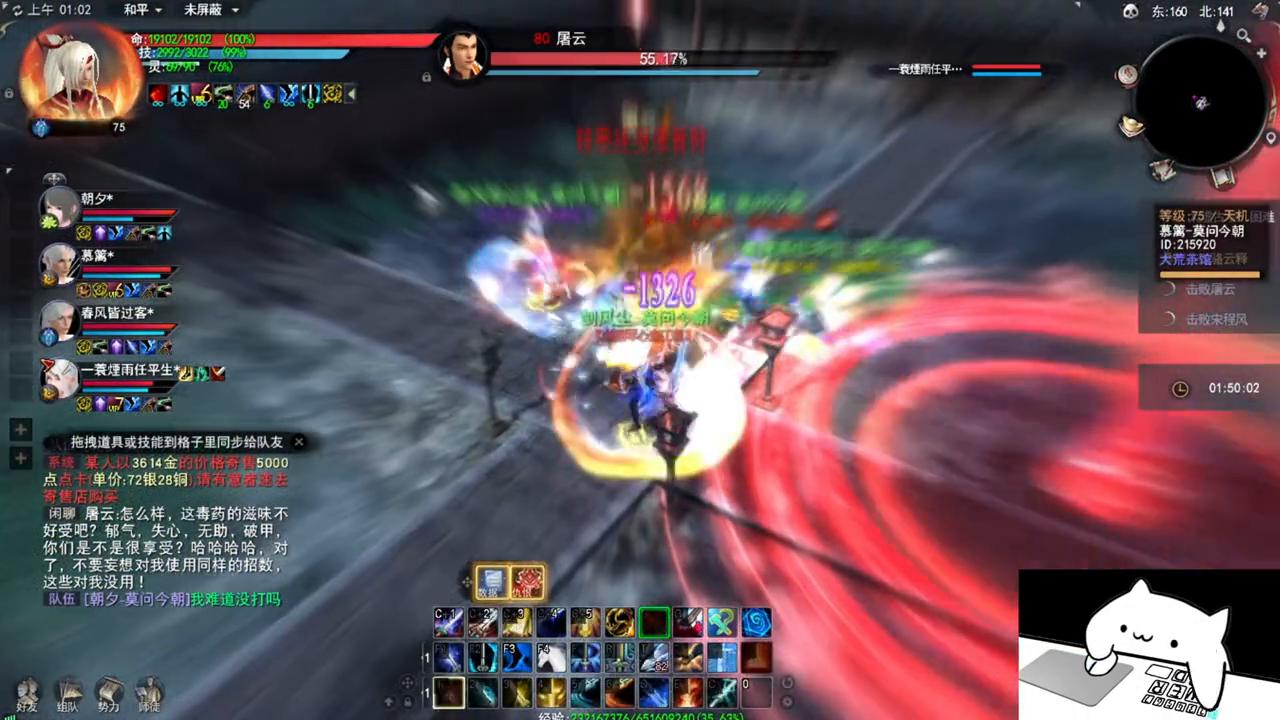
Task: Open the 势力 faction panel
Action: (108, 693)
